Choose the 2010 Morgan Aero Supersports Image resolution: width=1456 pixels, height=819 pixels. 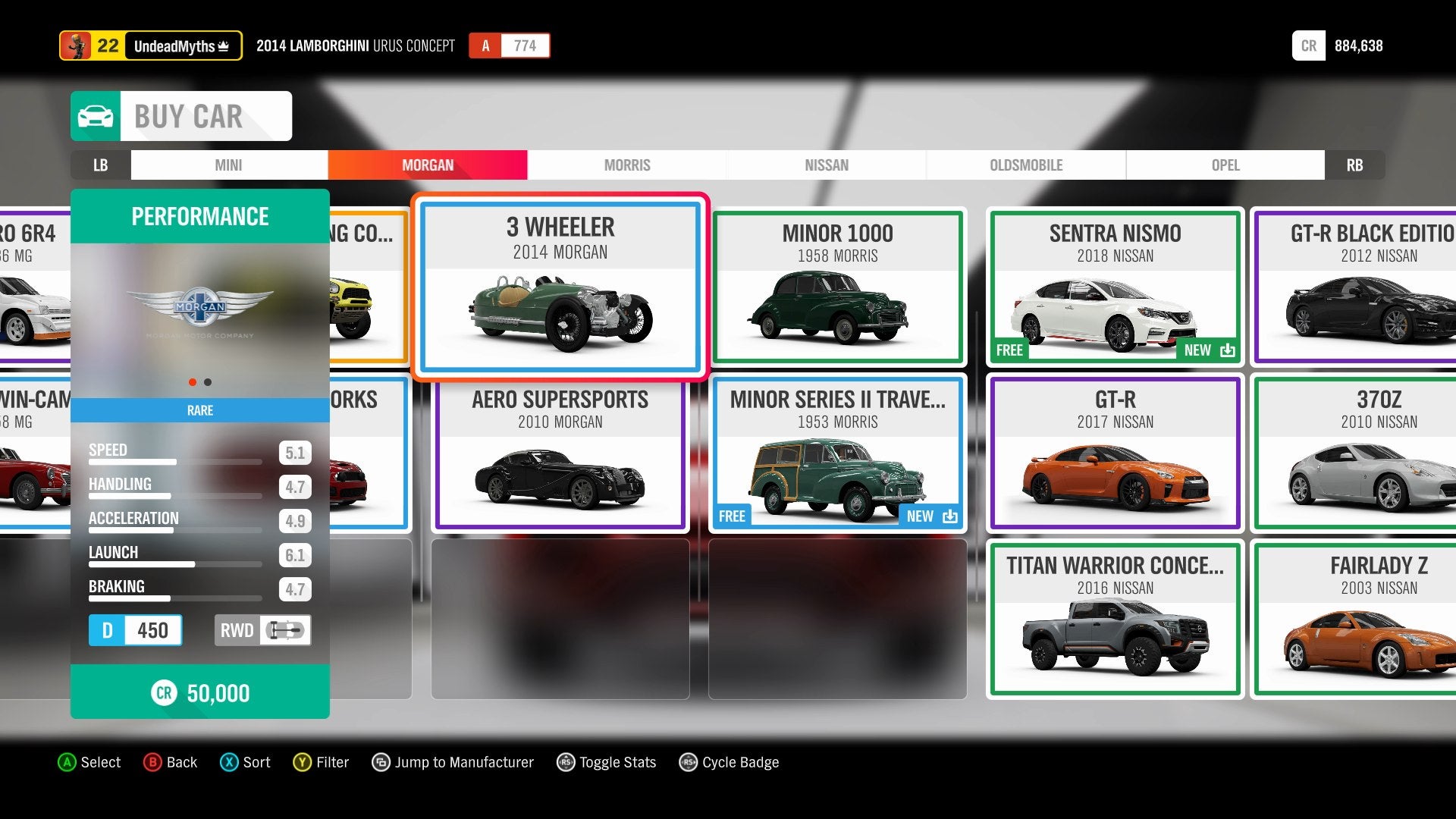click(560, 454)
